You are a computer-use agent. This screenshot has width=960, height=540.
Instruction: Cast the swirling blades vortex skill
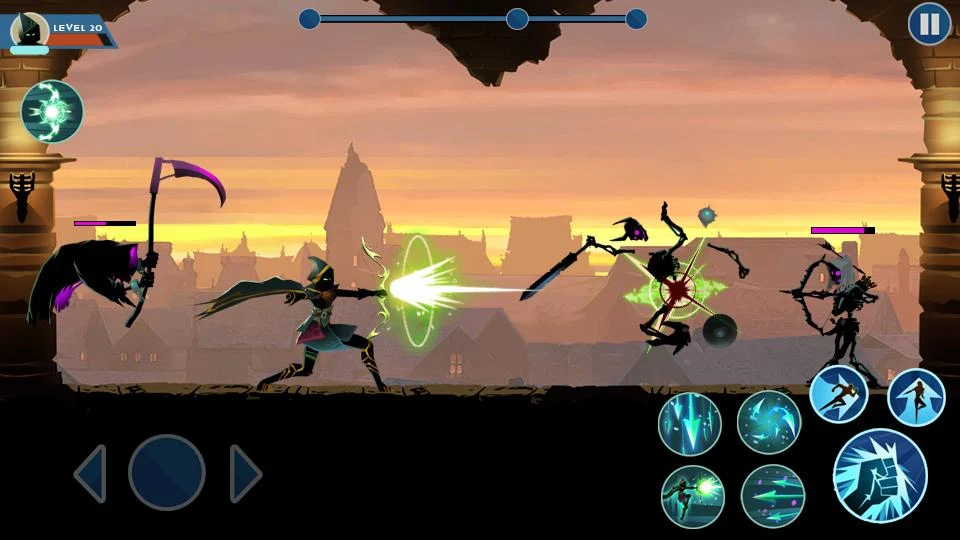769,422
